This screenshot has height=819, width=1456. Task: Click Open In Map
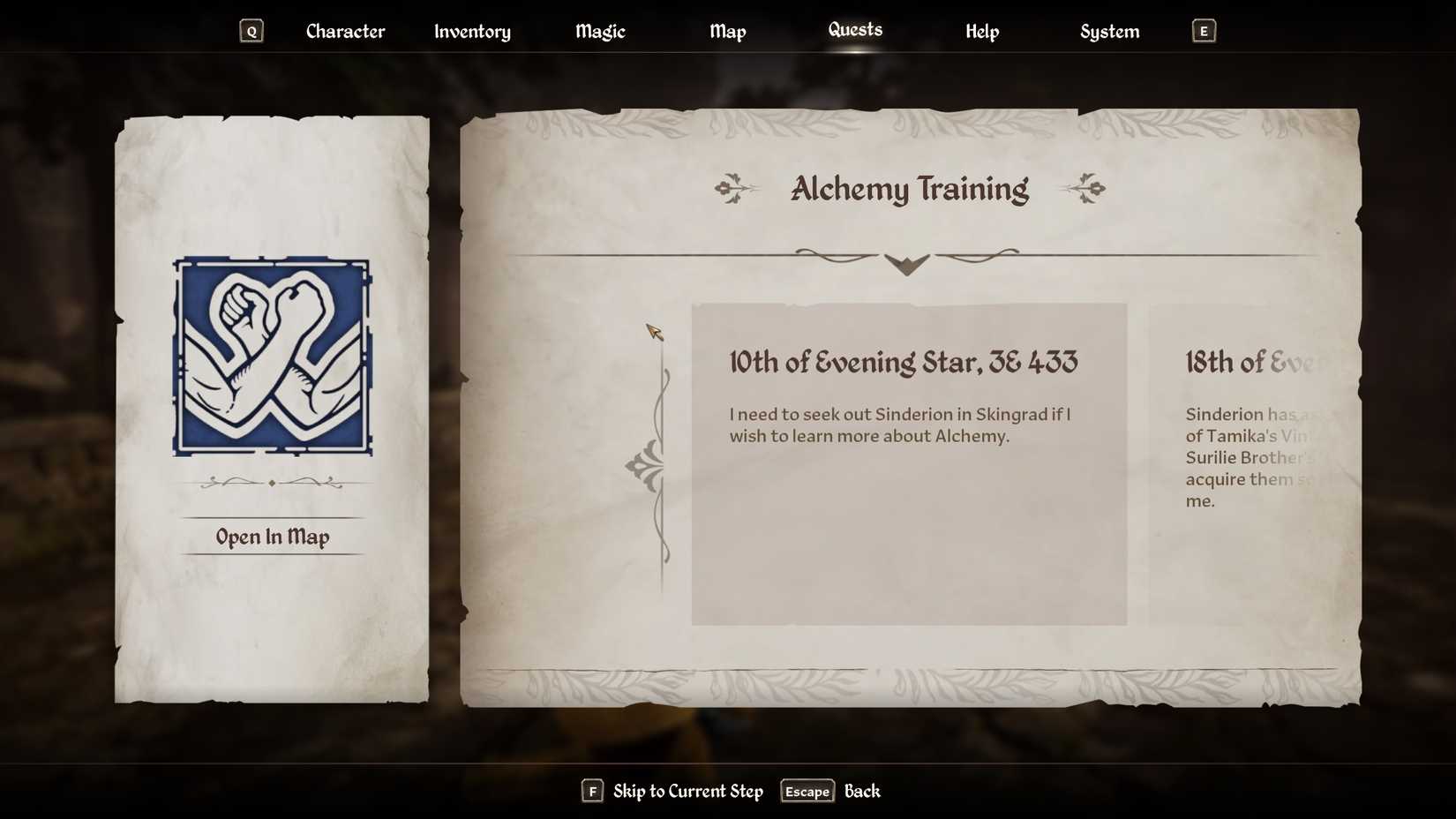click(x=272, y=537)
